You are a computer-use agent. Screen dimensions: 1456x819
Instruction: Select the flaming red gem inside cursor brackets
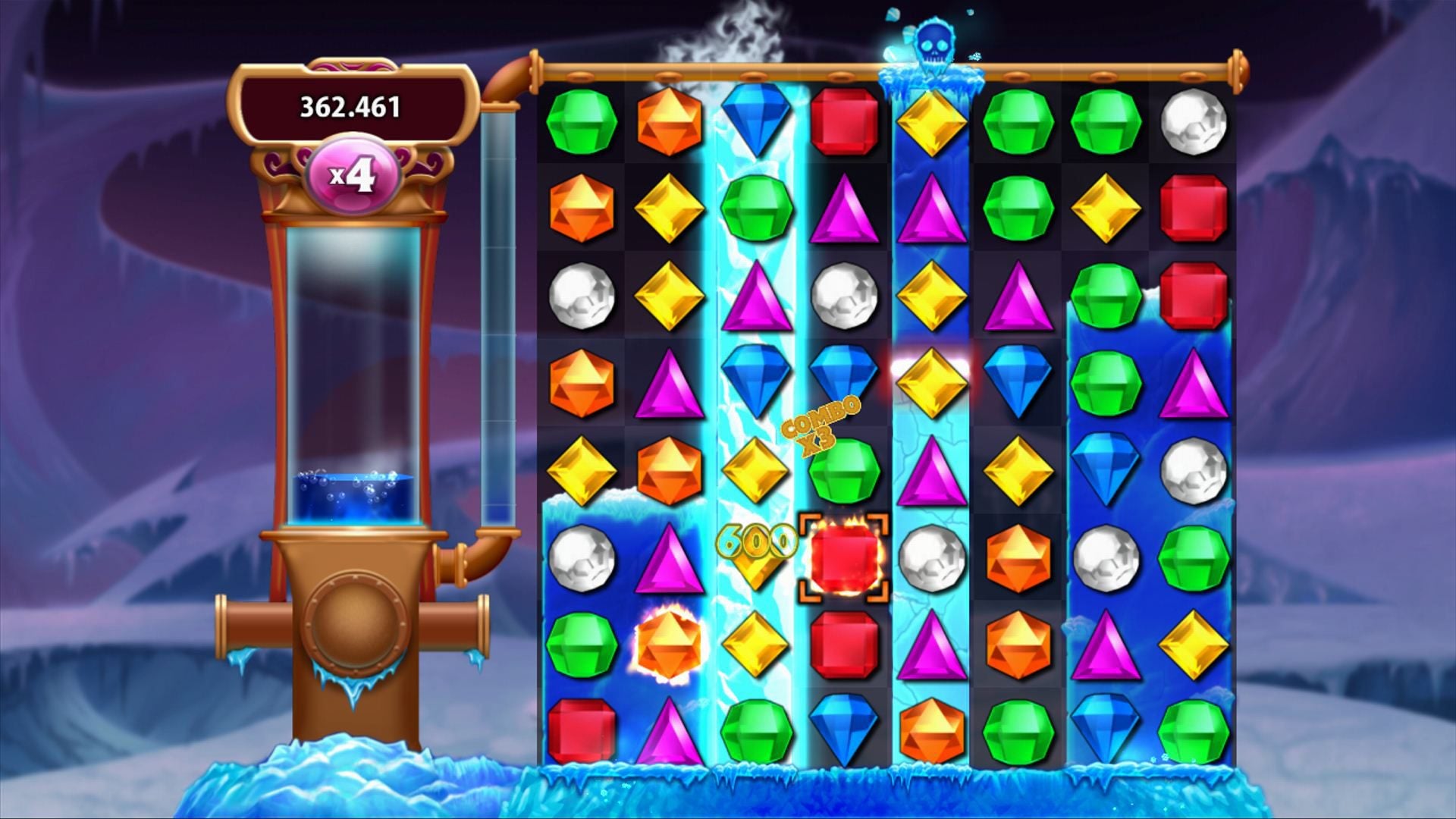pyautogui.click(x=844, y=557)
